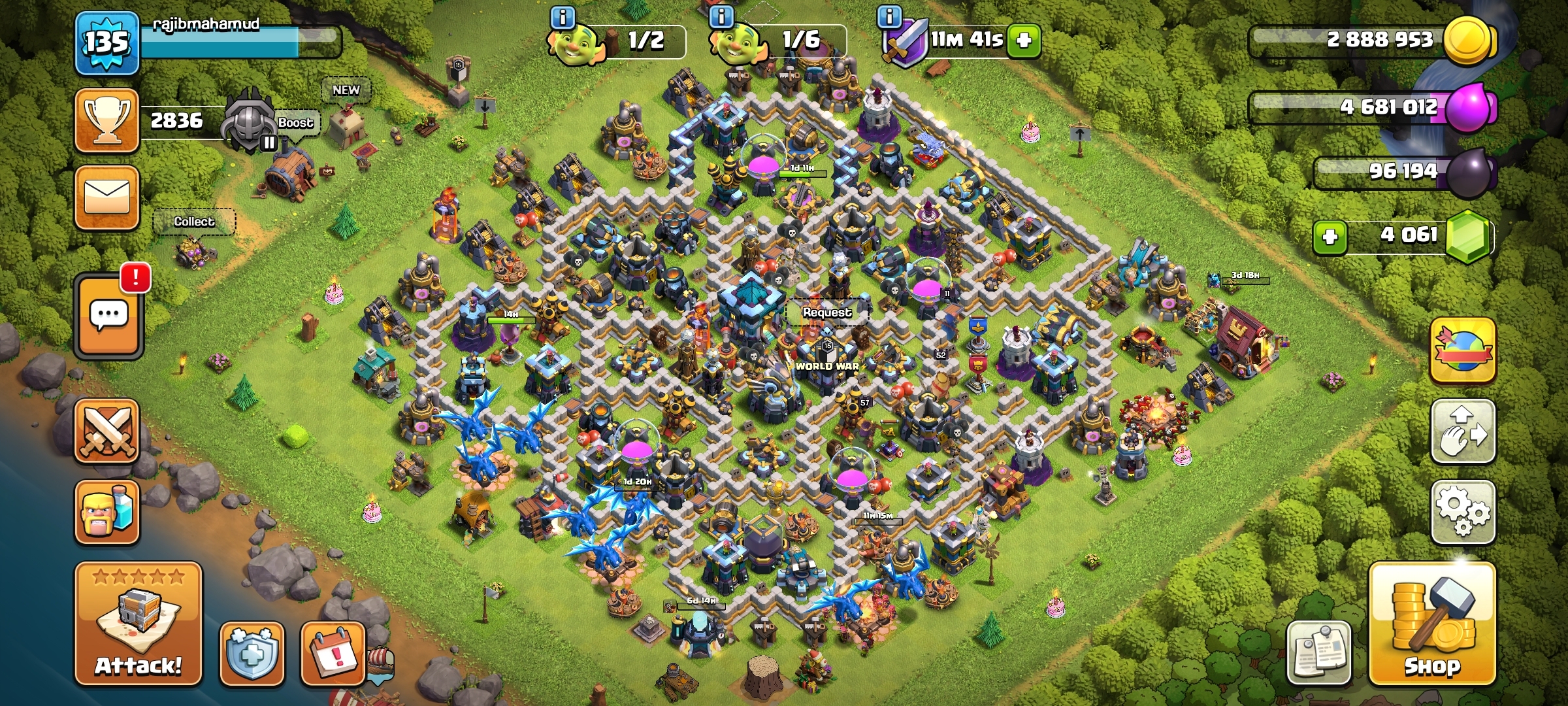Viewport: 1568px width, 706px height.
Task: Open crossed swords clan war menu
Action: [x=107, y=431]
